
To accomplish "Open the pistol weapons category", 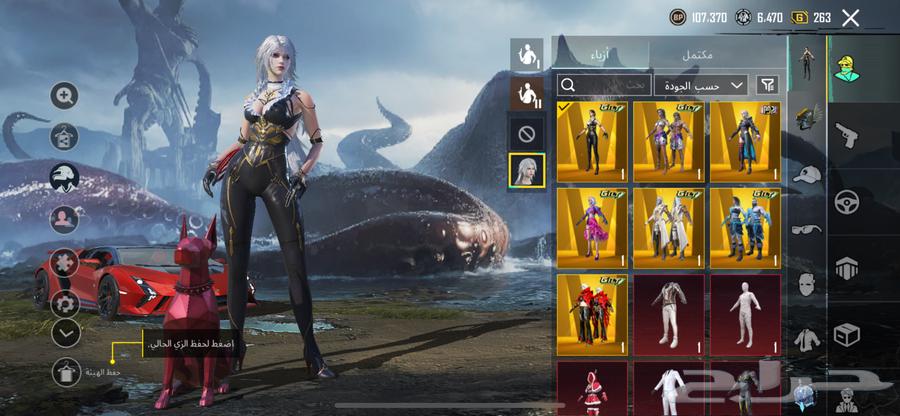I will point(848,135).
